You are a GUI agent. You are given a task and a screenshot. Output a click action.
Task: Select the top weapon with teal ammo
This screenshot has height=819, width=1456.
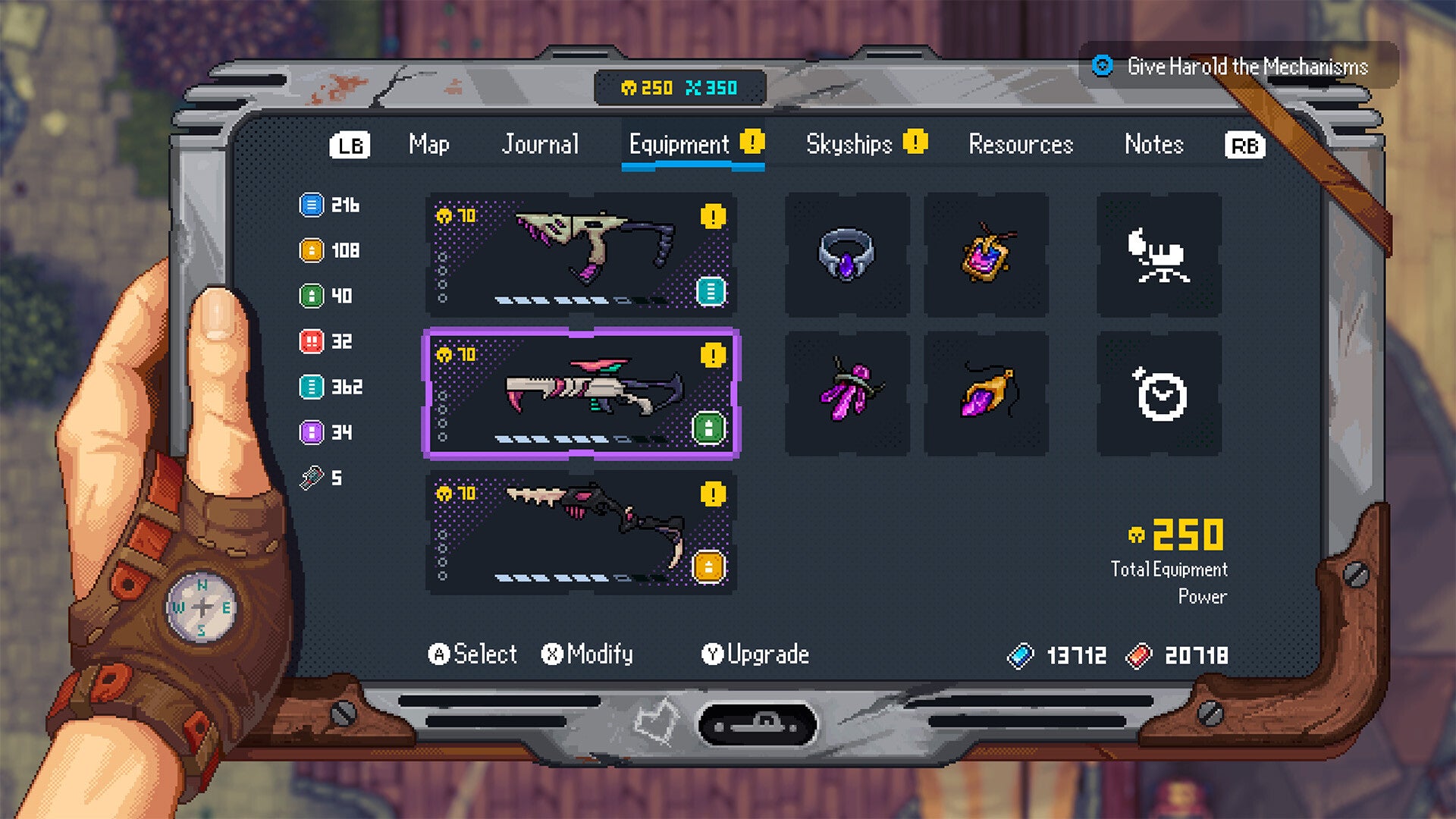click(581, 254)
